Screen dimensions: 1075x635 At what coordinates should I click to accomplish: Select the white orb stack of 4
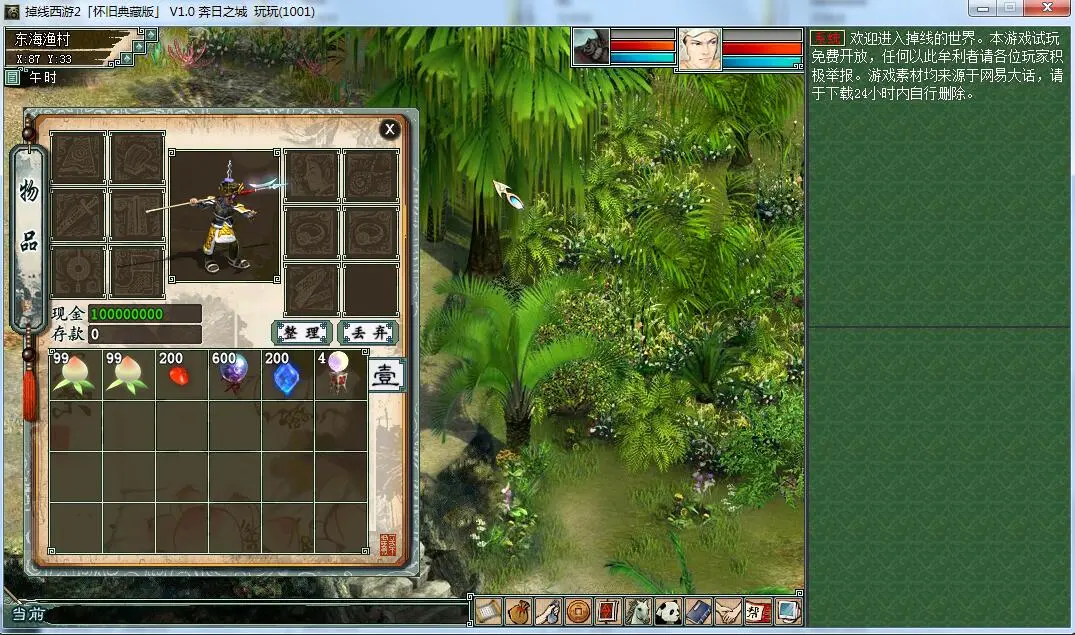point(340,375)
